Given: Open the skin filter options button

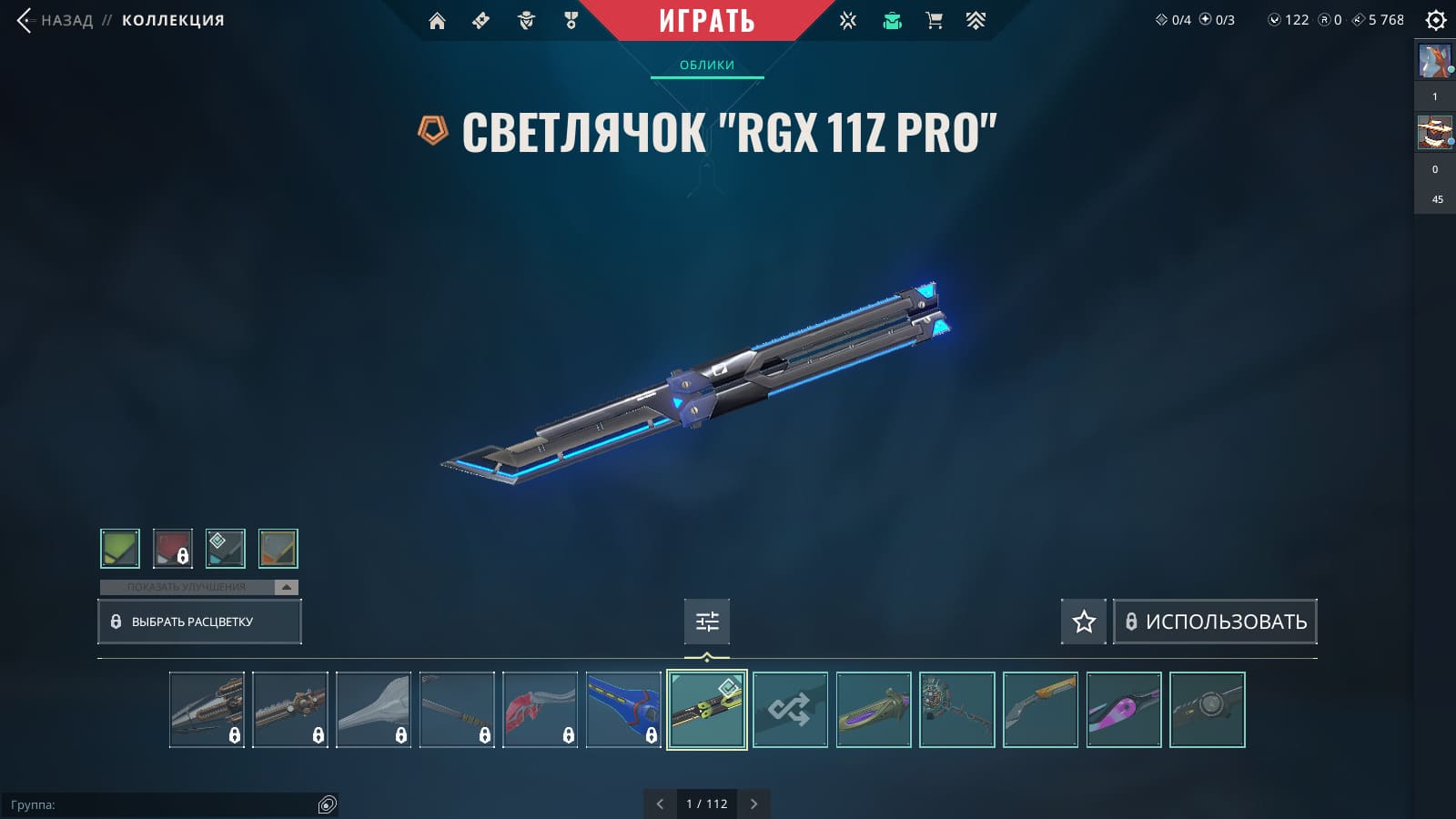Looking at the screenshot, I should (707, 622).
